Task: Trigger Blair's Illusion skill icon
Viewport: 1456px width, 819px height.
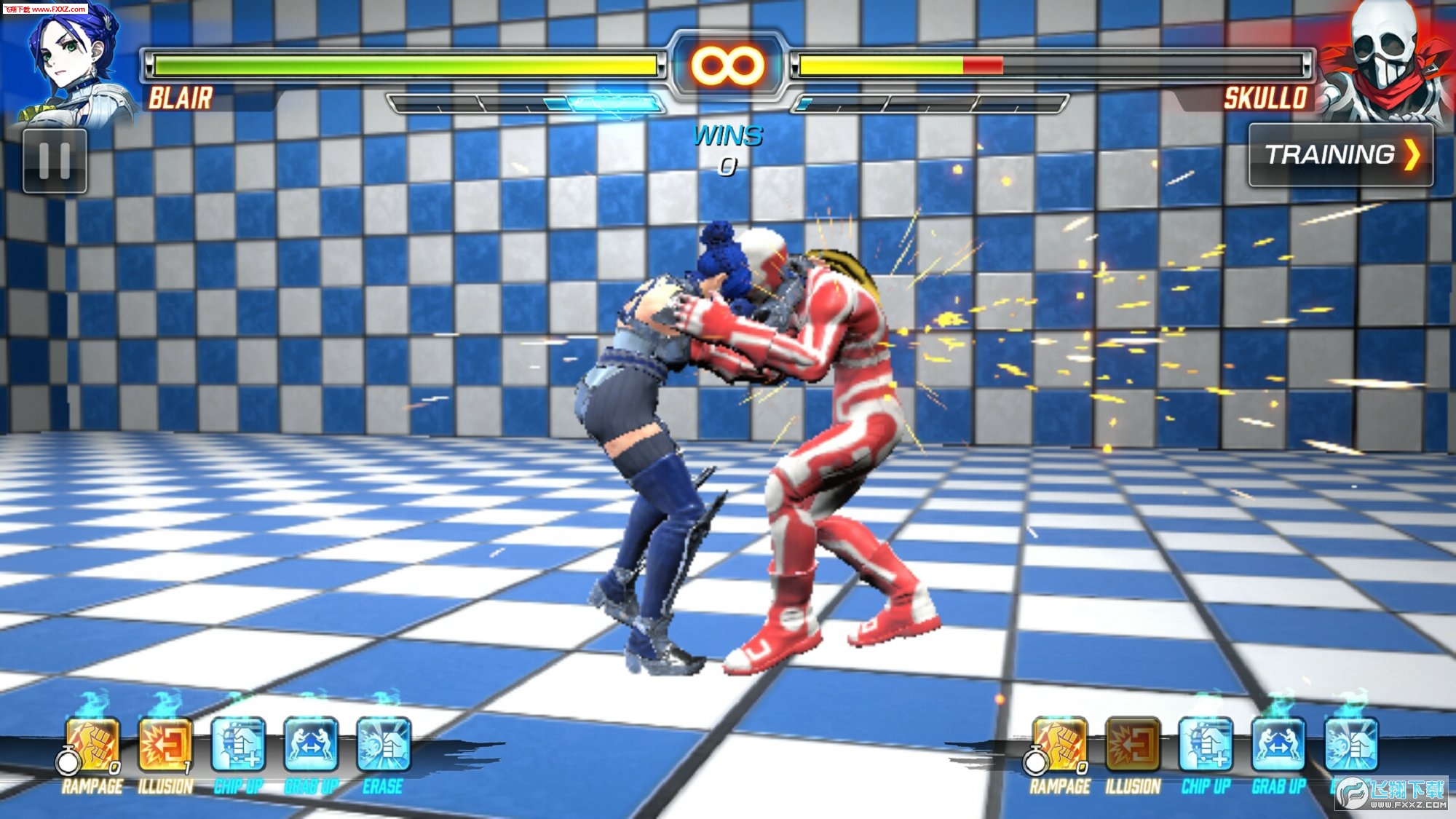Action: (165, 744)
